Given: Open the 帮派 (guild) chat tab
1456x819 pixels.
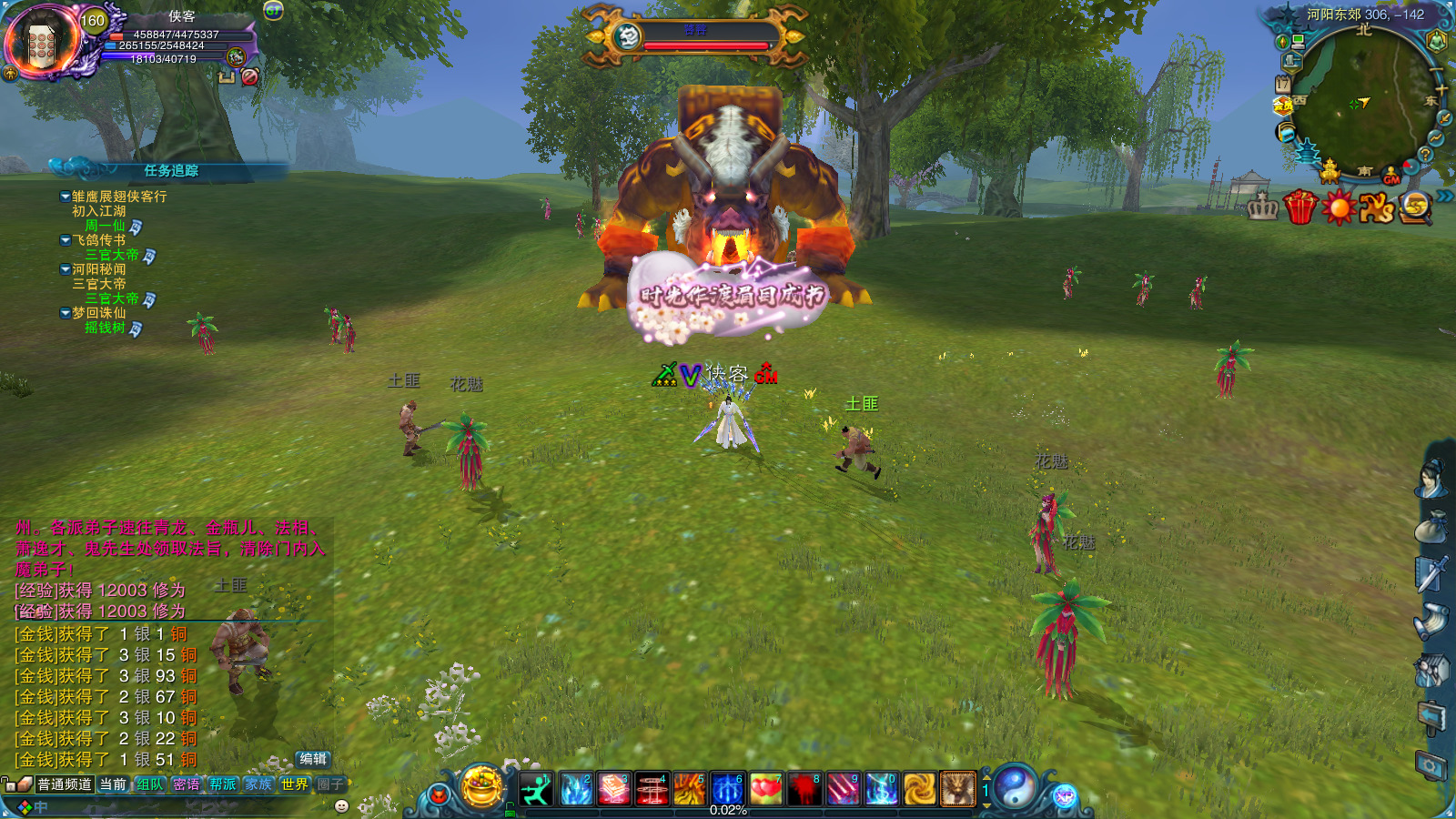Looking at the screenshot, I should [x=222, y=784].
